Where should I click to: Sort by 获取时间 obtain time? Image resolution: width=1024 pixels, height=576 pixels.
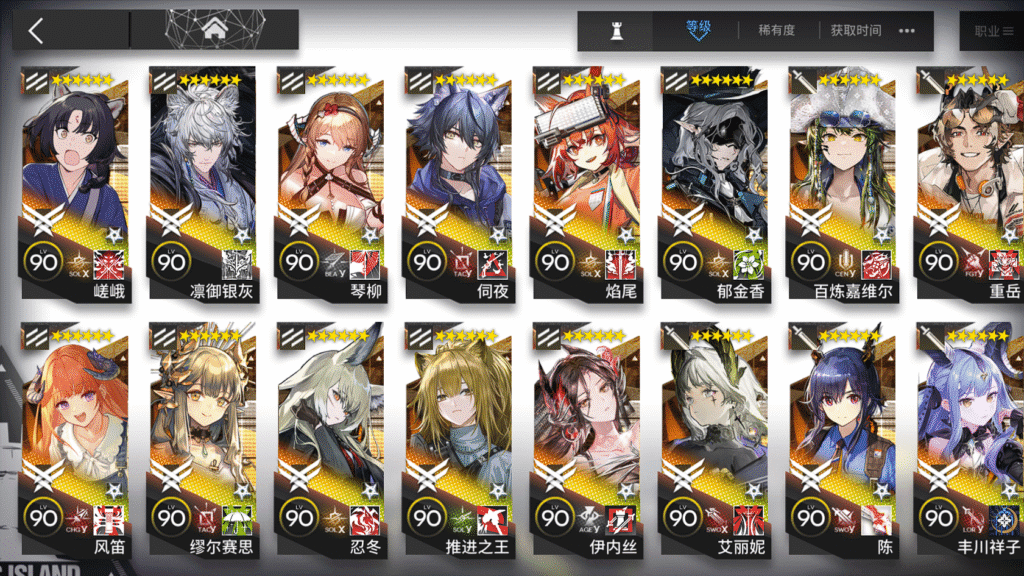(856, 31)
